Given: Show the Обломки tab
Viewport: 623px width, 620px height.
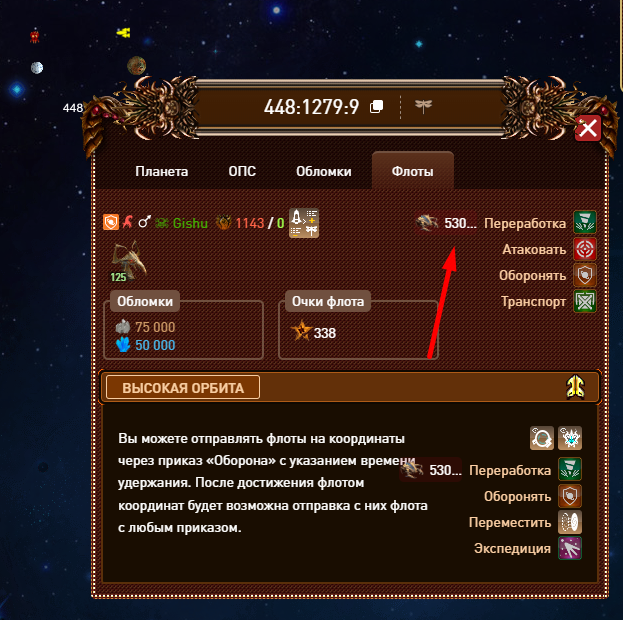Looking at the screenshot, I should point(323,171).
